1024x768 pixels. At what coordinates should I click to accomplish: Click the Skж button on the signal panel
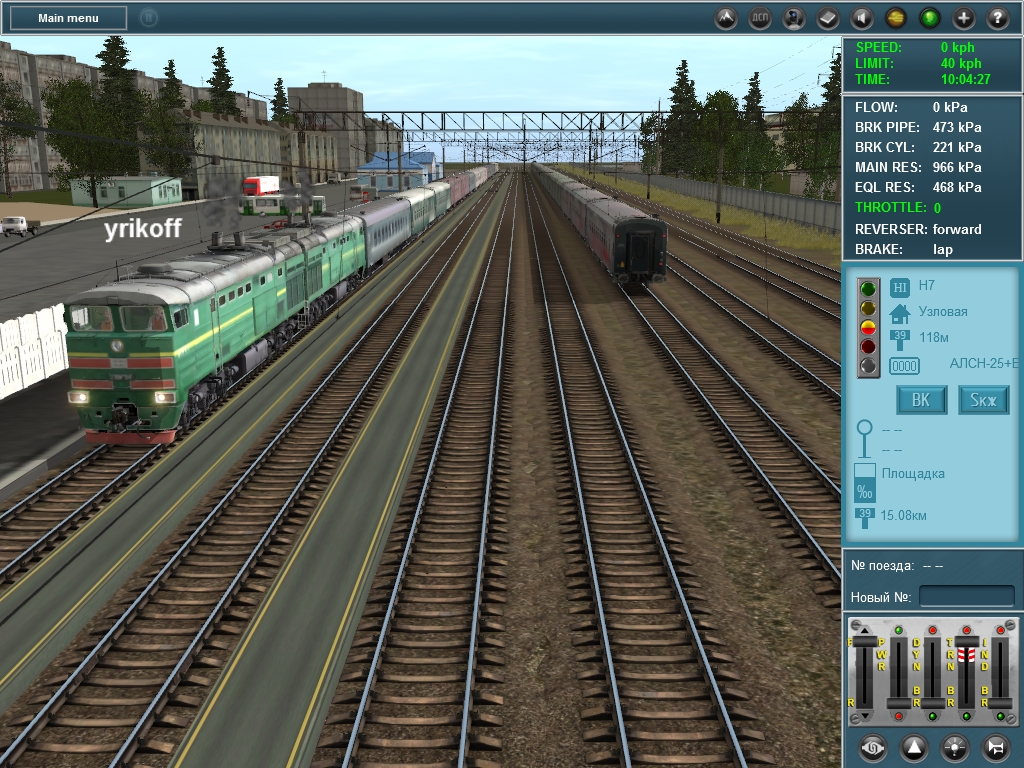click(x=984, y=401)
